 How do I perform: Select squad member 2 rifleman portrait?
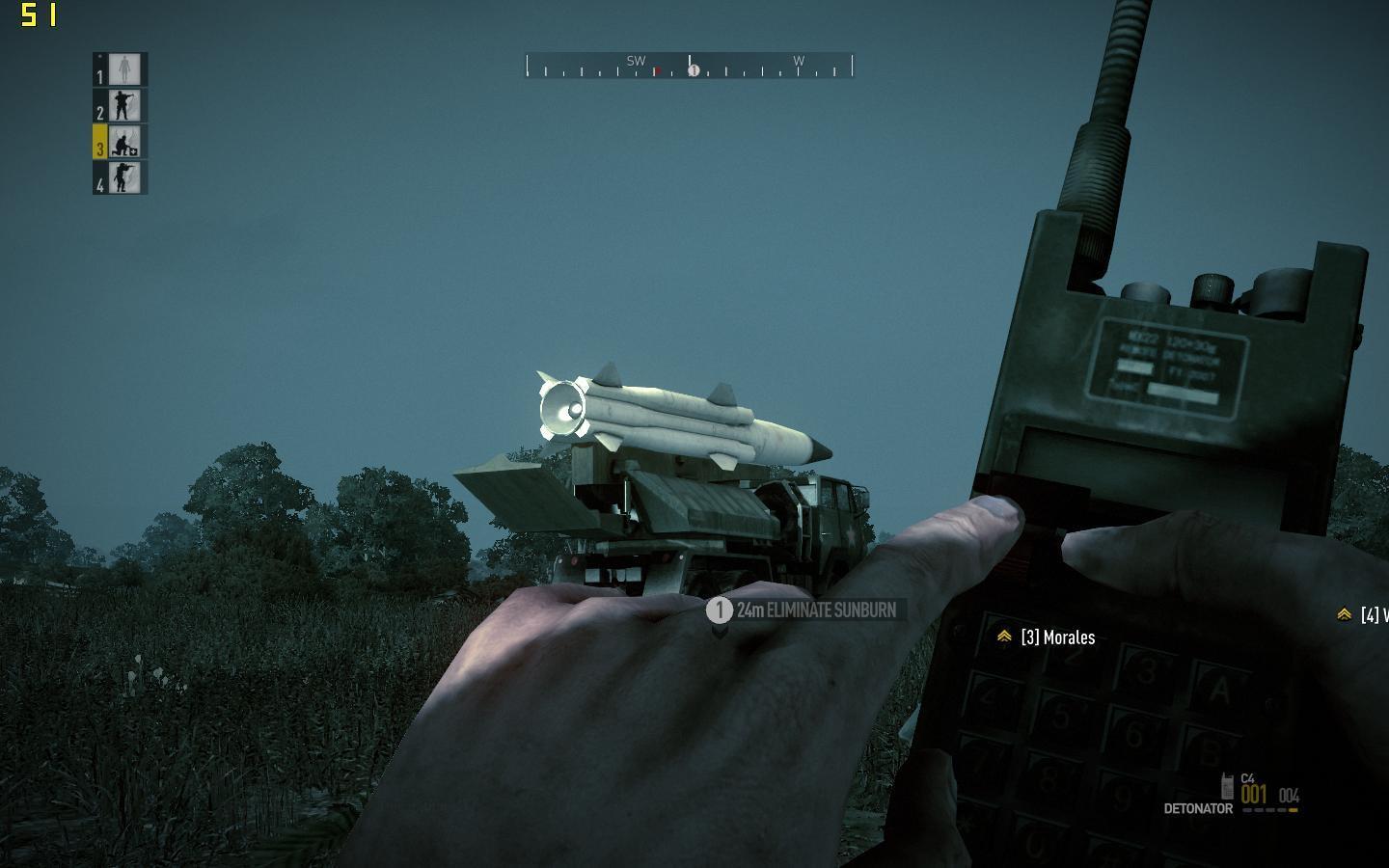124,105
